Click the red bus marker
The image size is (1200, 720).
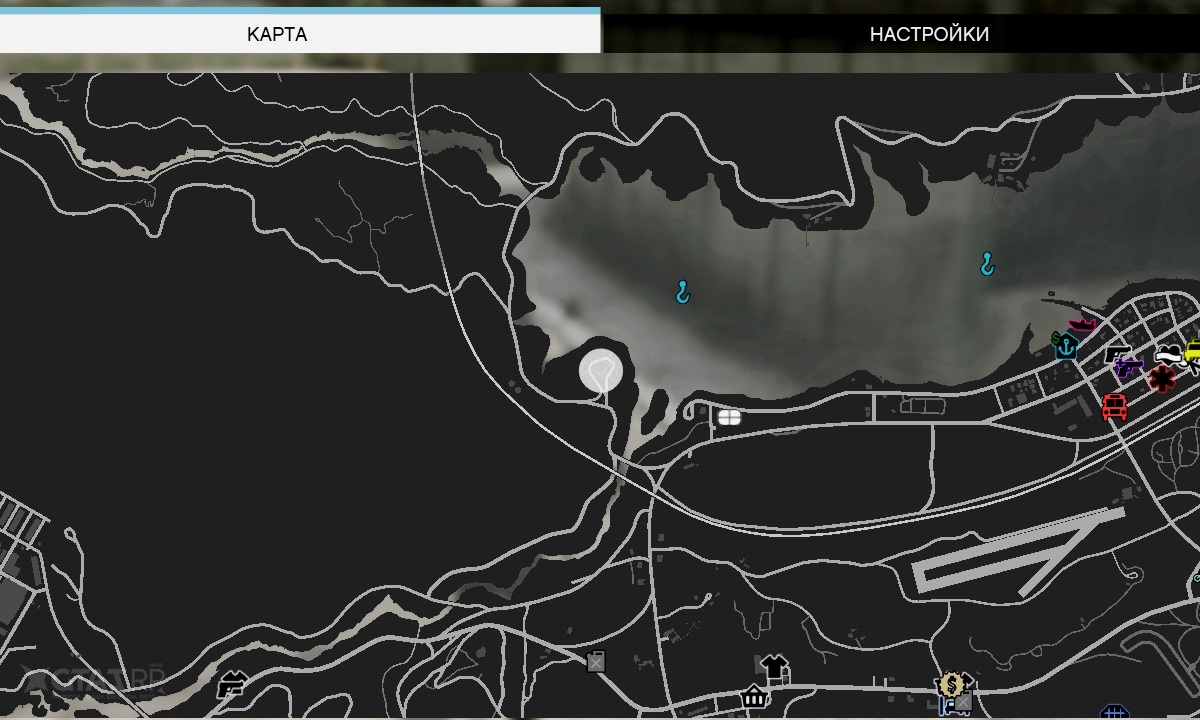1114,407
